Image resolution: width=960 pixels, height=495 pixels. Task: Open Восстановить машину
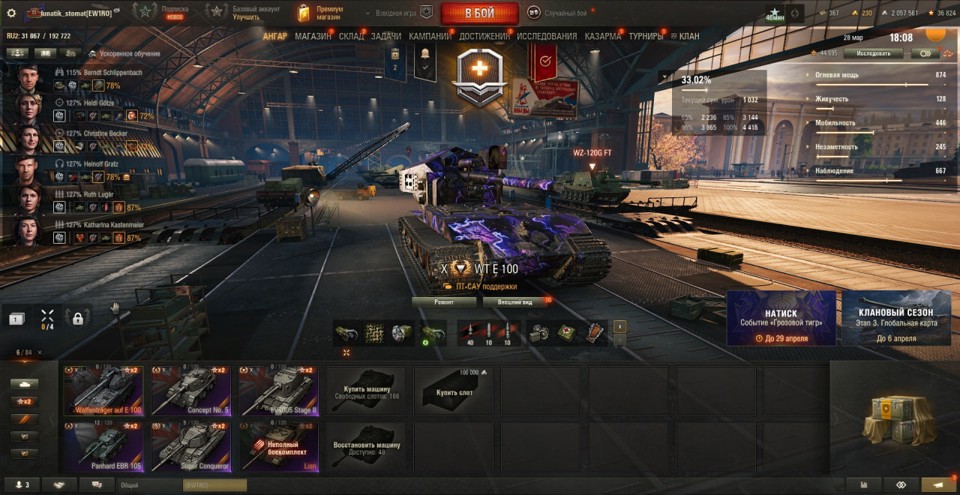[x=366, y=444]
